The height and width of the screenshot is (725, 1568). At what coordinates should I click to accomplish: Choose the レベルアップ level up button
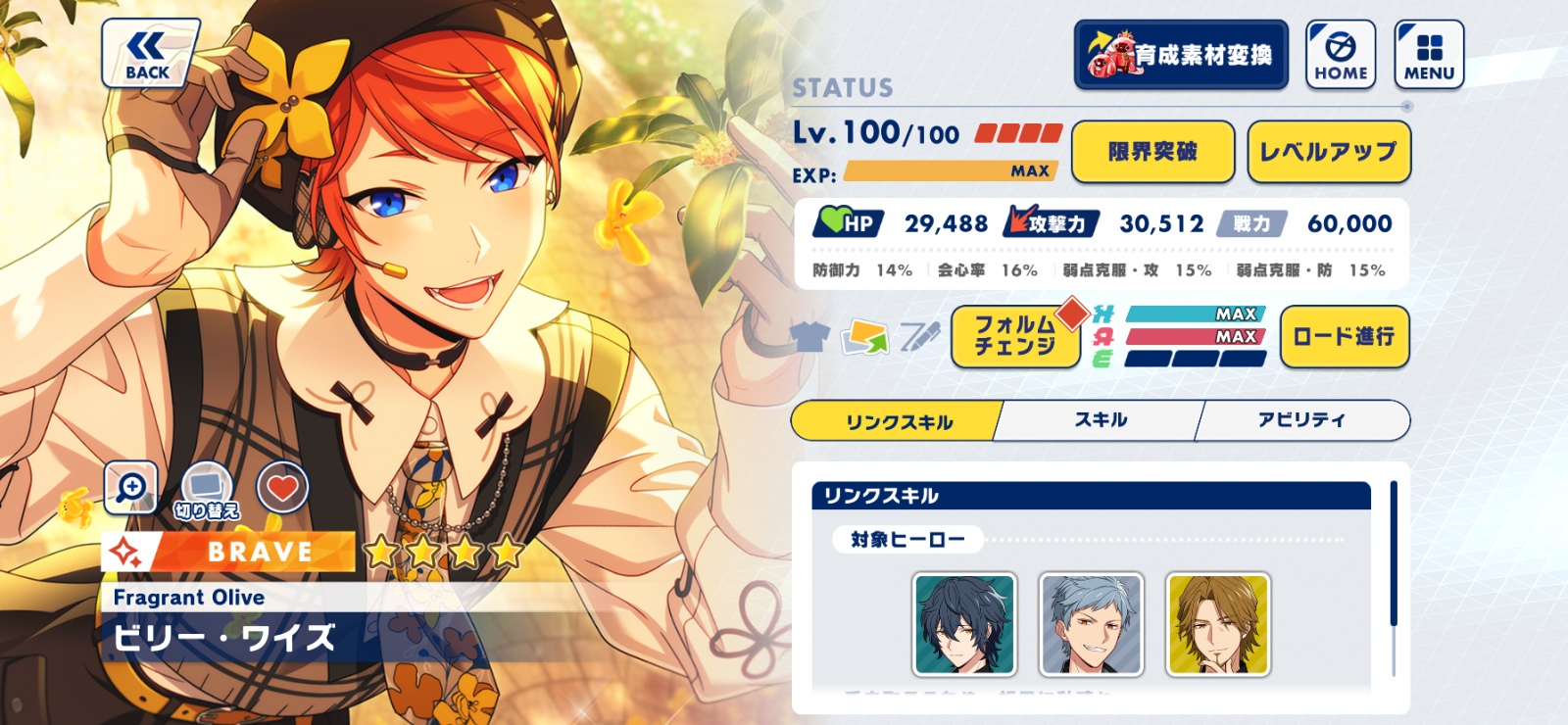tap(1329, 152)
